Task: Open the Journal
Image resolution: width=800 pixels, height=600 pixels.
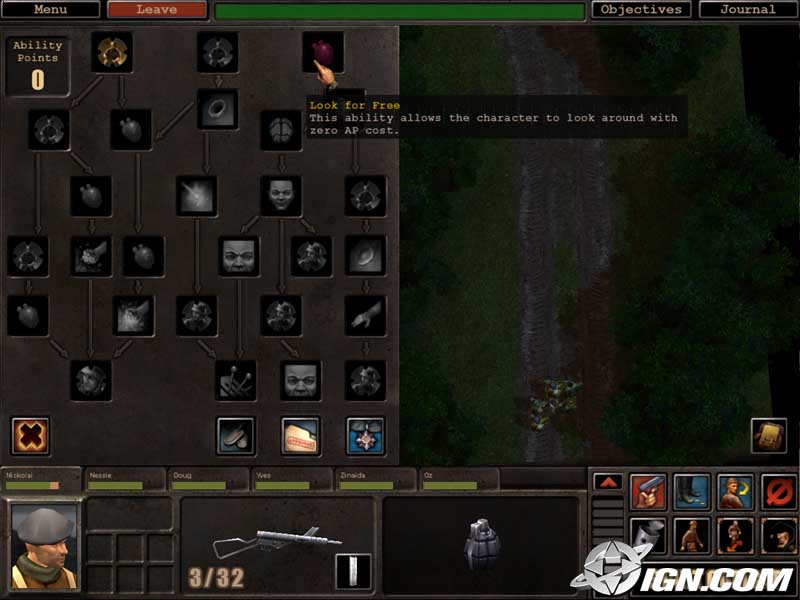Action: pyautogui.click(x=748, y=10)
